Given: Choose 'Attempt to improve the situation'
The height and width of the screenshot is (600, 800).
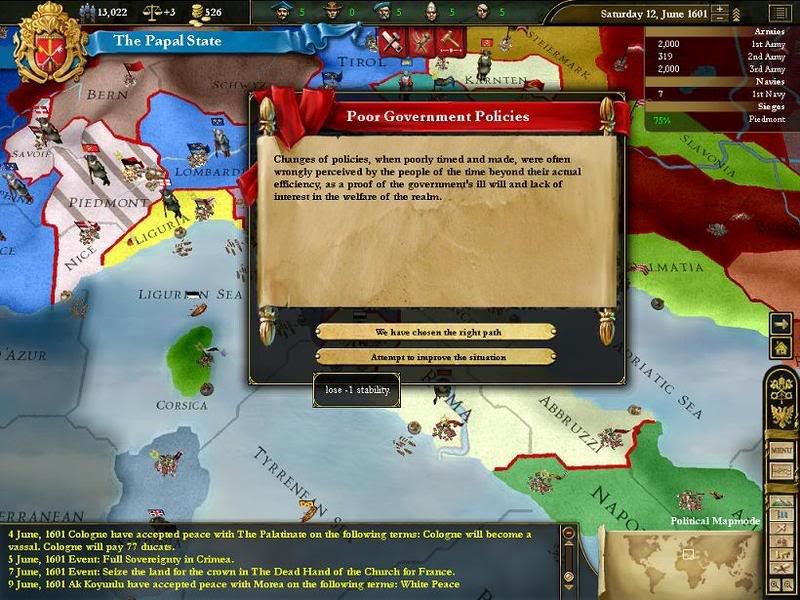Looking at the screenshot, I should click(436, 357).
